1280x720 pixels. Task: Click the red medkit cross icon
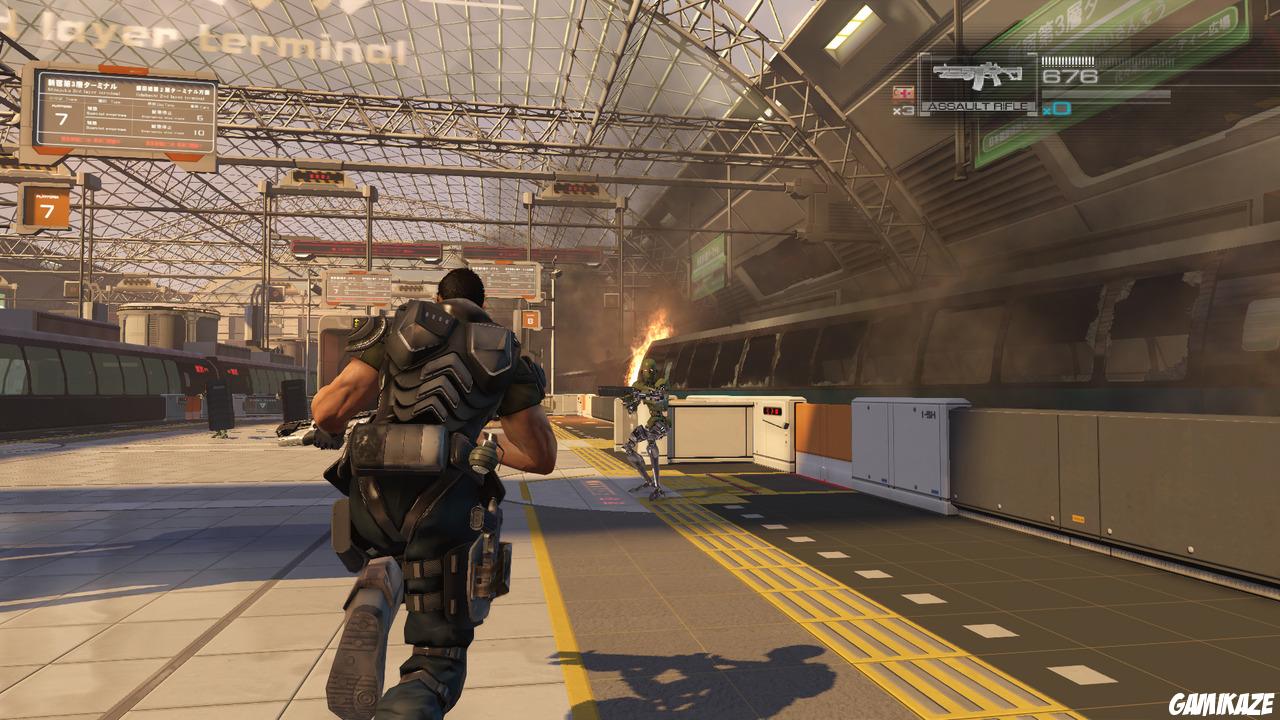[904, 91]
